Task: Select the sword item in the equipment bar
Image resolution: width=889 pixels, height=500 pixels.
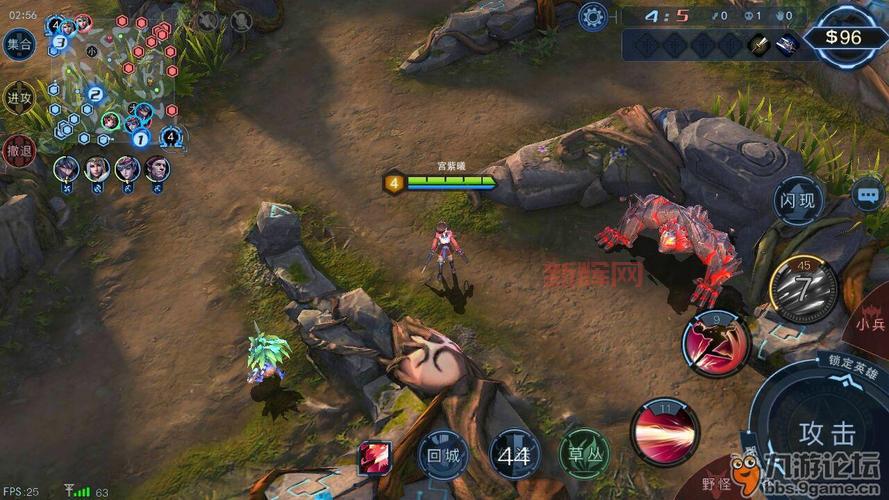Action: pyautogui.click(x=759, y=44)
